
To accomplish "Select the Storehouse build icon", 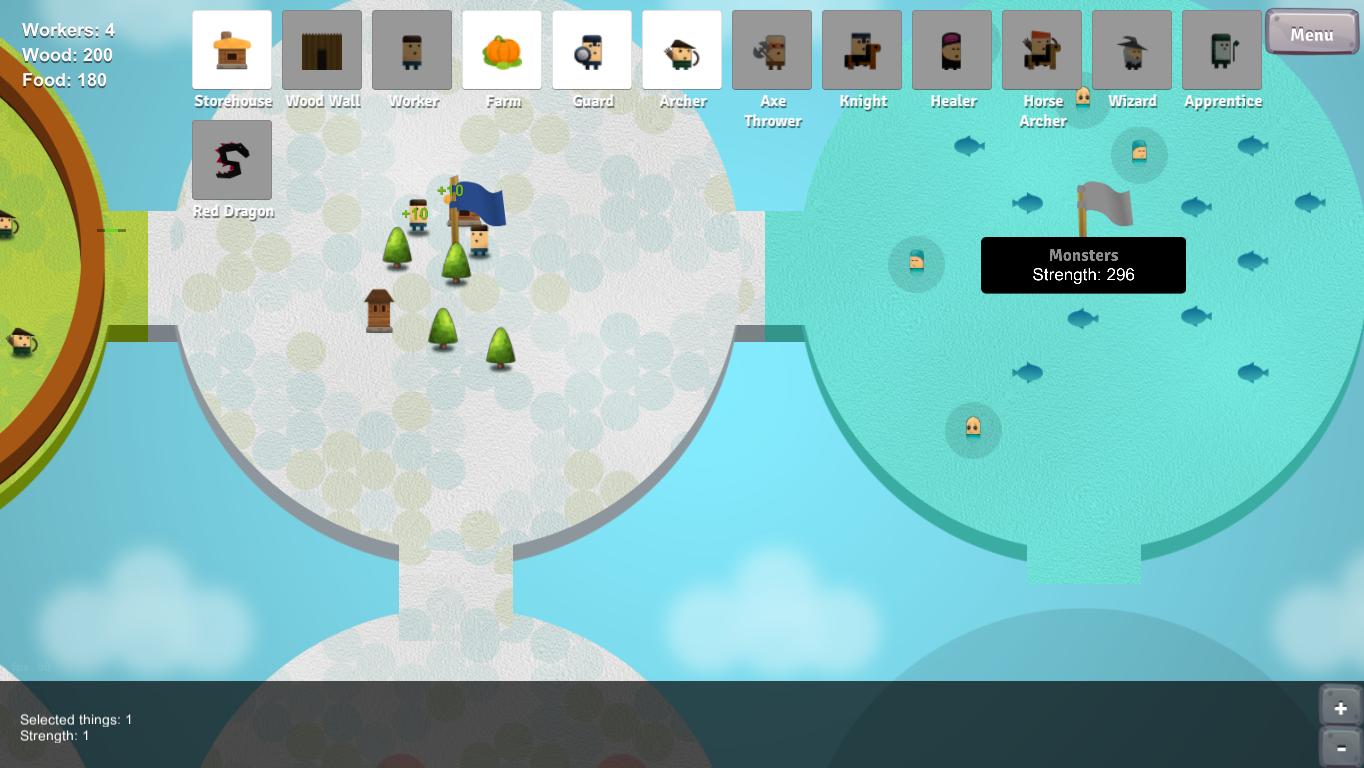I will point(232,50).
